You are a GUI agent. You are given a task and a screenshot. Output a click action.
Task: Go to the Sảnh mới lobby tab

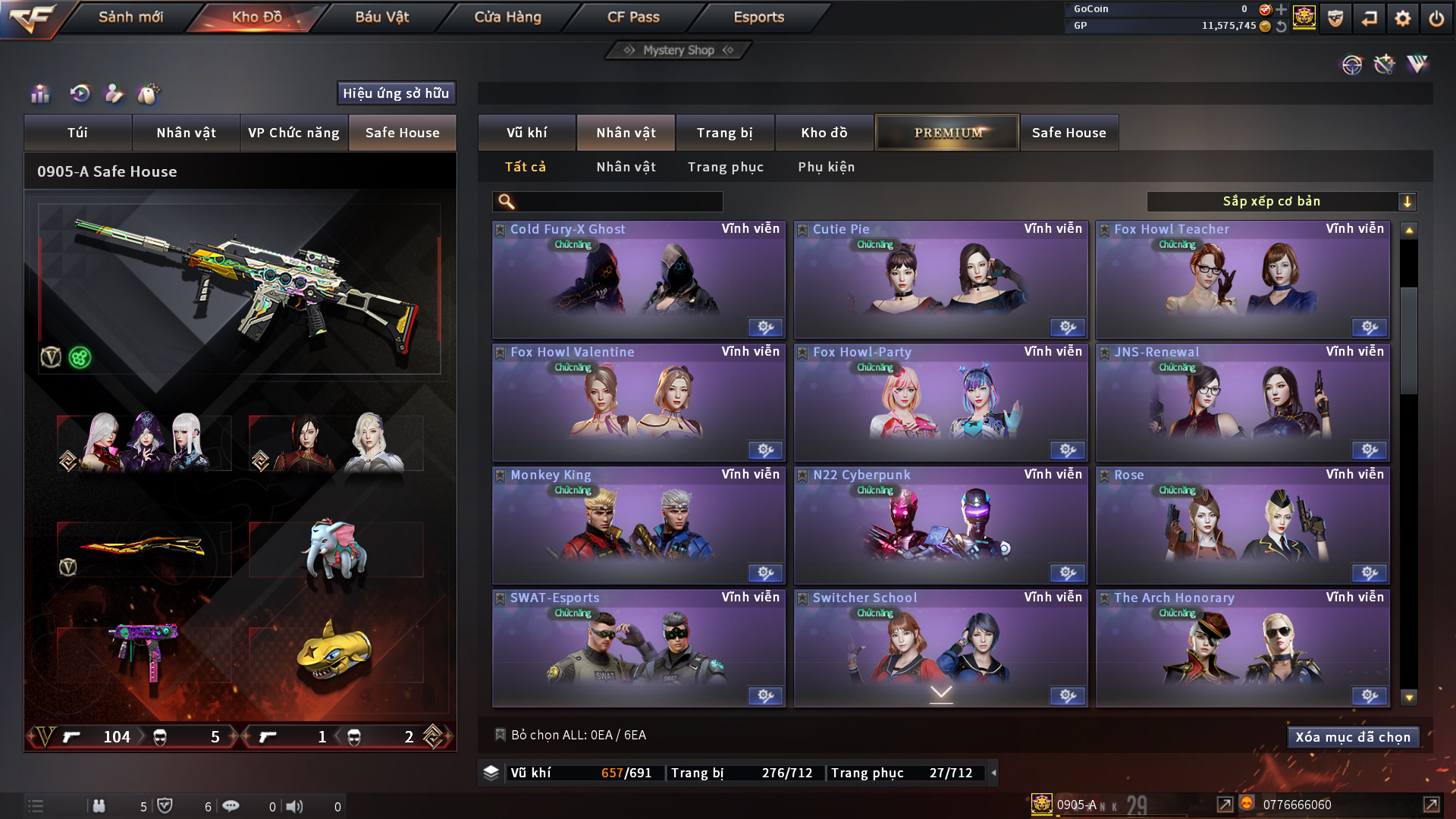pyautogui.click(x=130, y=17)
